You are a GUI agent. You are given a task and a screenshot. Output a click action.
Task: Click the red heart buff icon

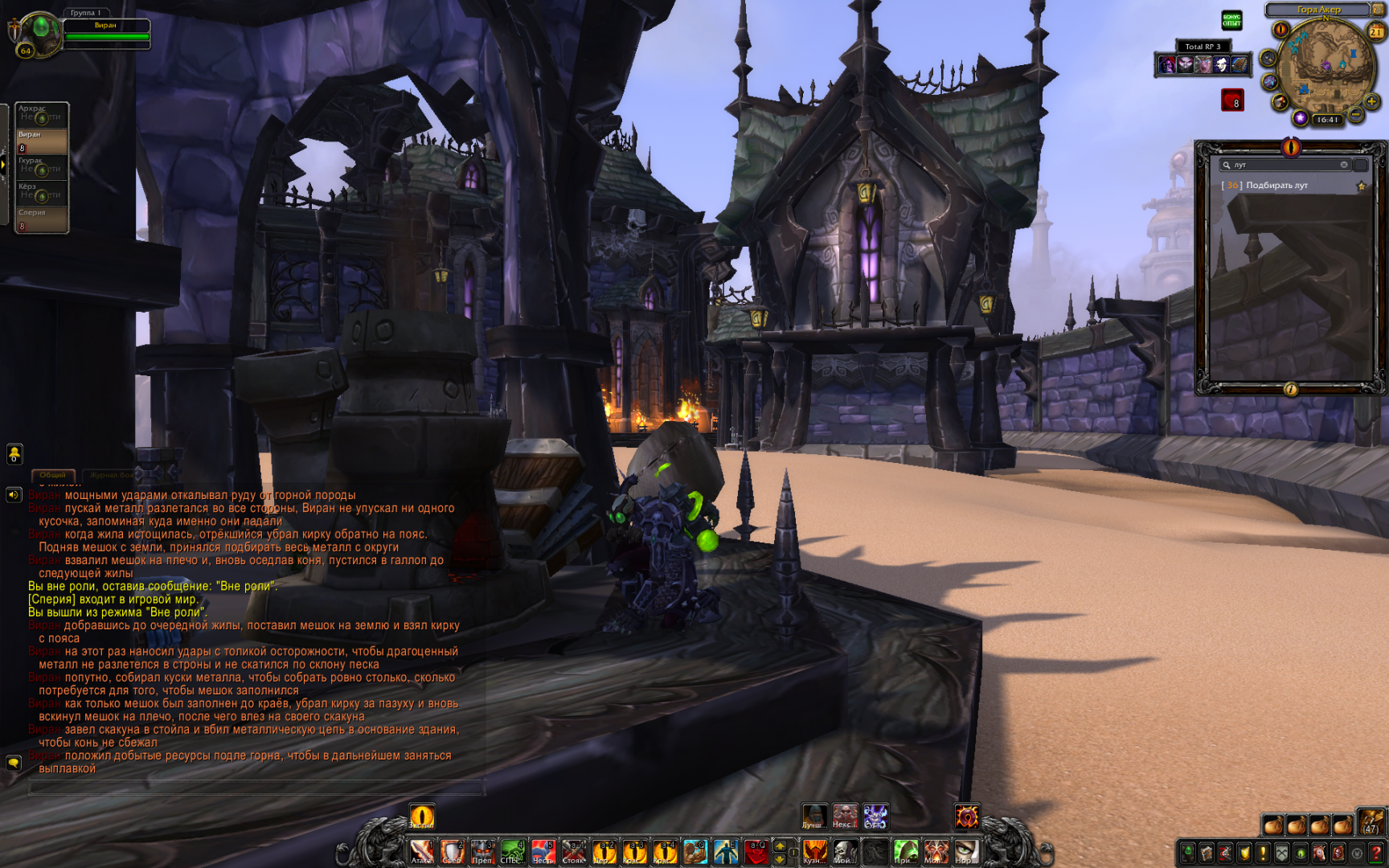[x=1232, y=100]
